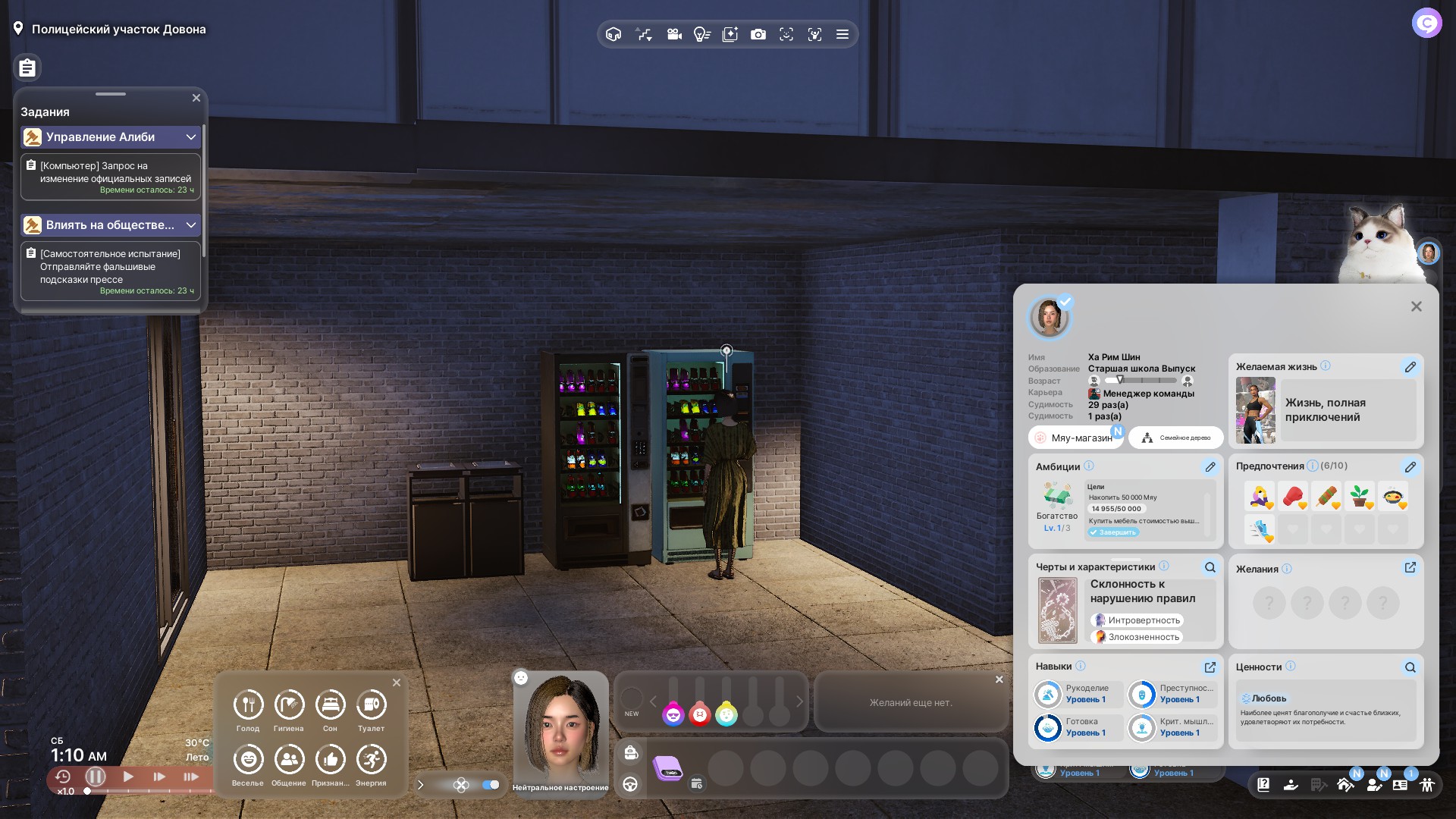Pause the game with pause button
The height and width of the screenshot is (819, 1456).
[x=96, y=777]
